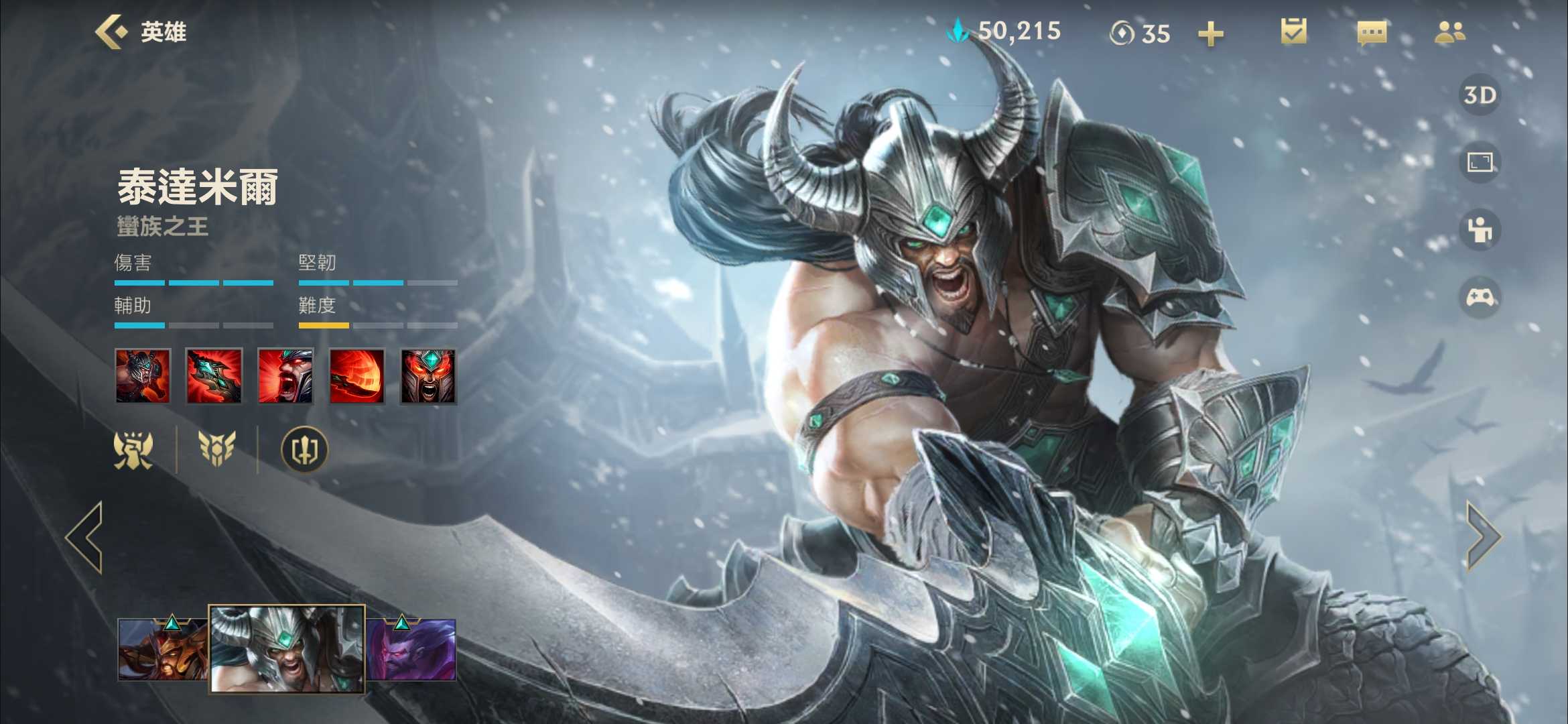
Task: View the red spinning slash ability icon
Action: coord(357,376)
